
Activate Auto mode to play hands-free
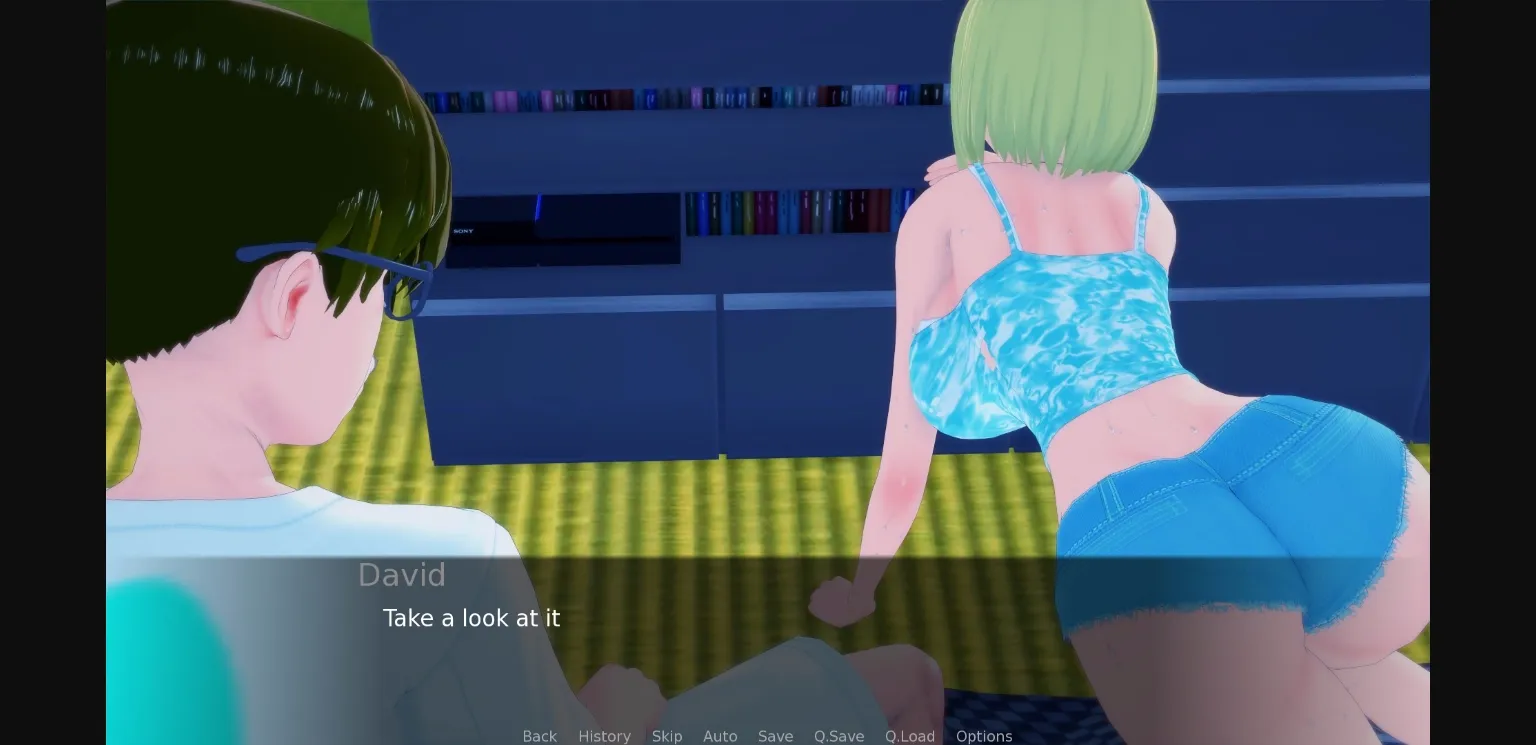click(720, 736)
